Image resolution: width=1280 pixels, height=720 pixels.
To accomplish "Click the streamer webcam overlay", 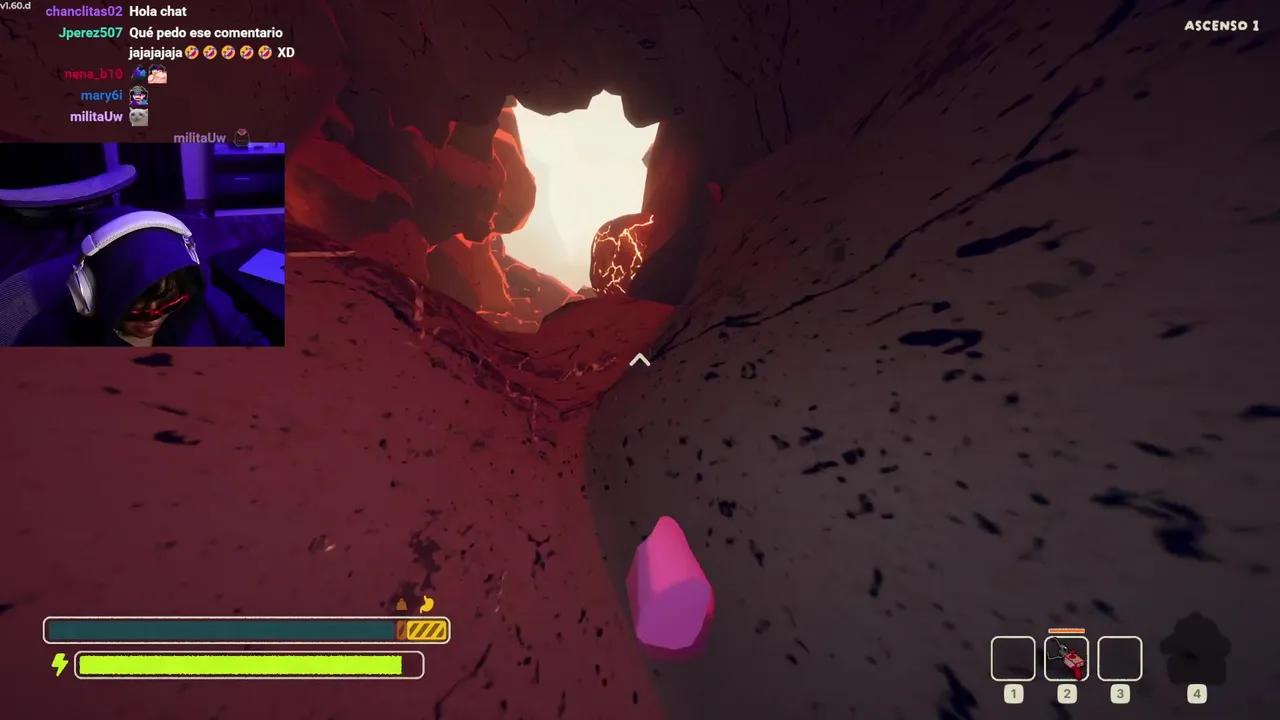I will (x=142, y=245).
